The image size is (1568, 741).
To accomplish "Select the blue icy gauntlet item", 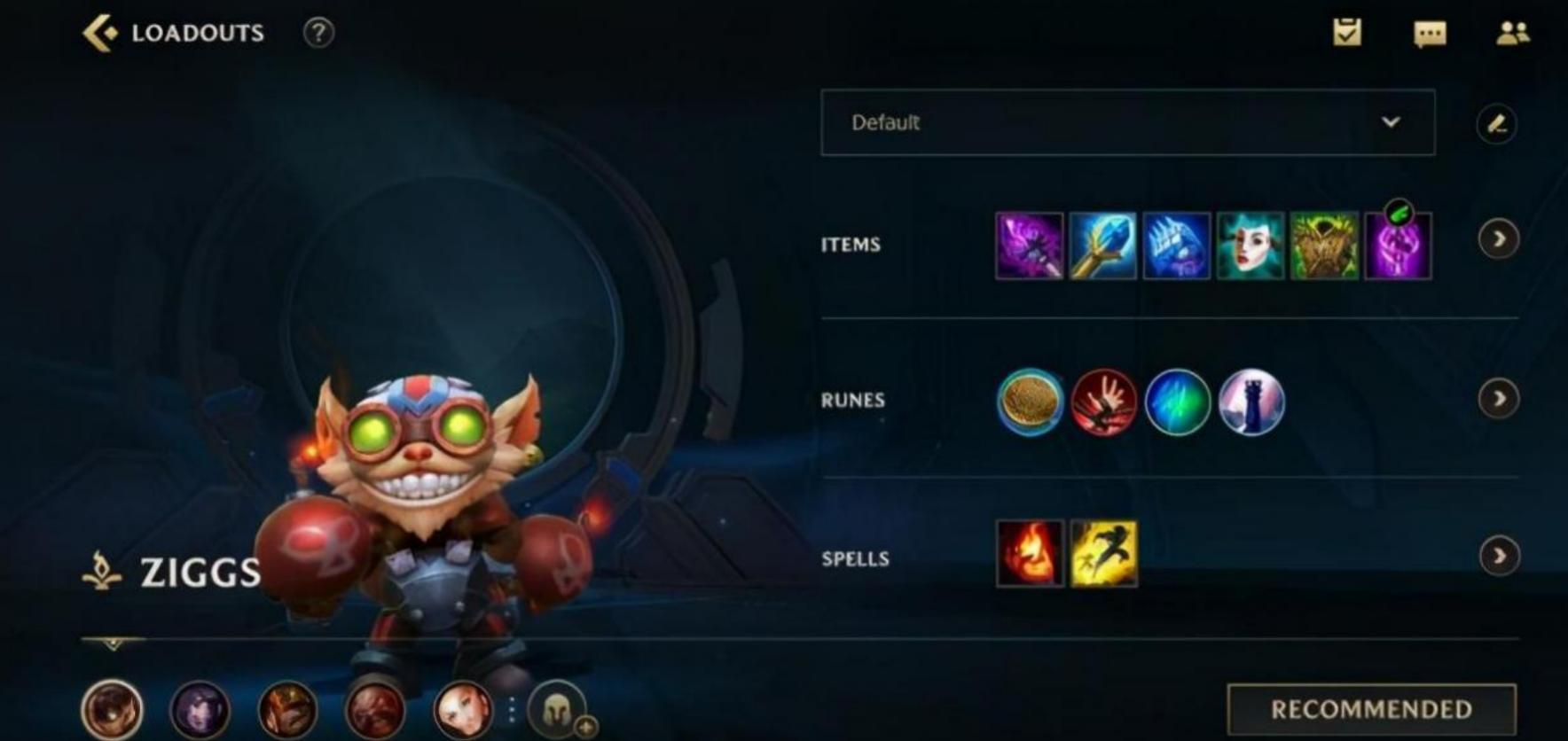I will click(1176, 246).
